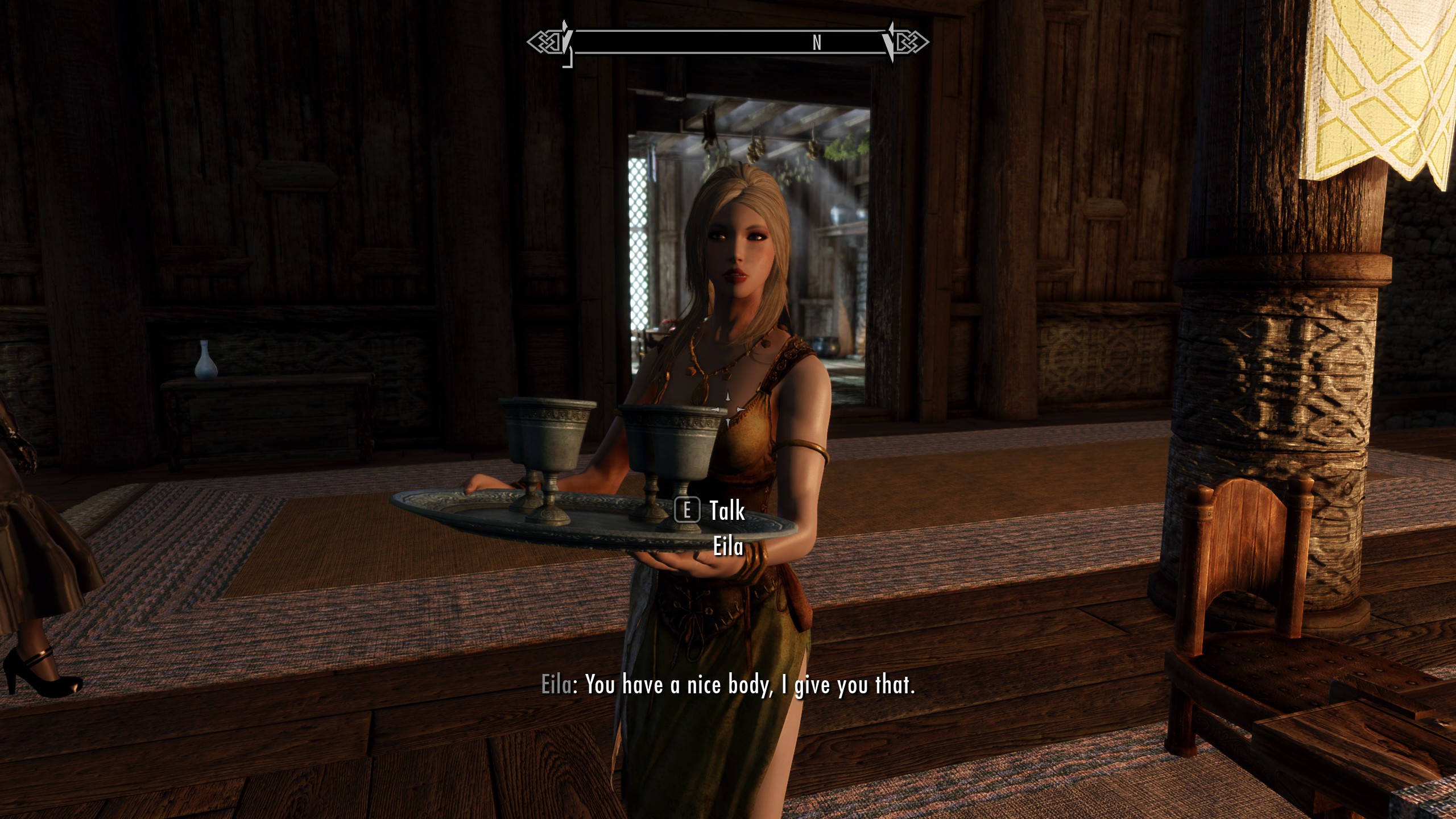The image size is (1456, 819).
Task: Select the N marker on the compass
Action: tap(816, 41)
